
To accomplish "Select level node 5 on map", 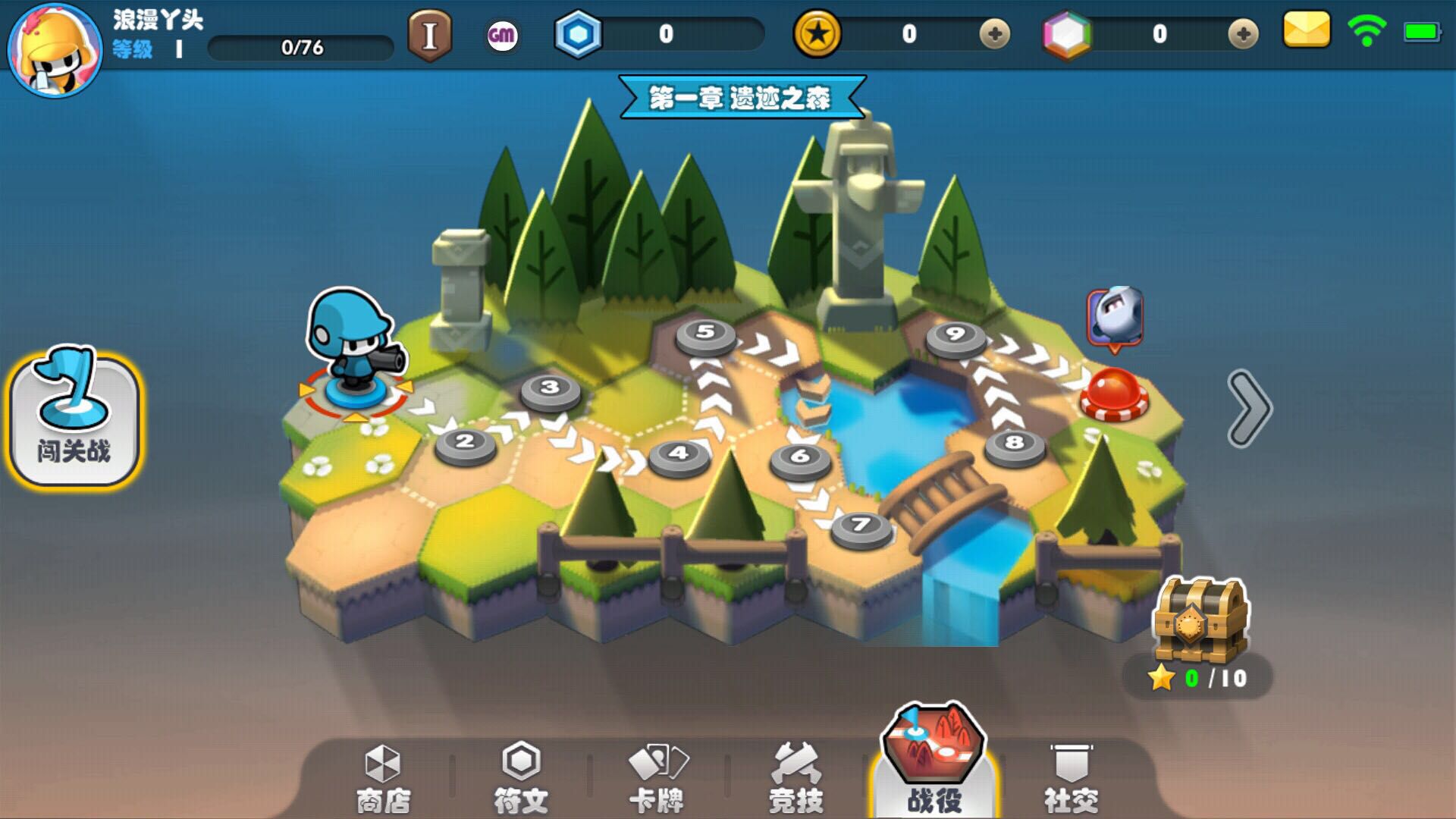I will pyautogui.click(x=705, y=334).
